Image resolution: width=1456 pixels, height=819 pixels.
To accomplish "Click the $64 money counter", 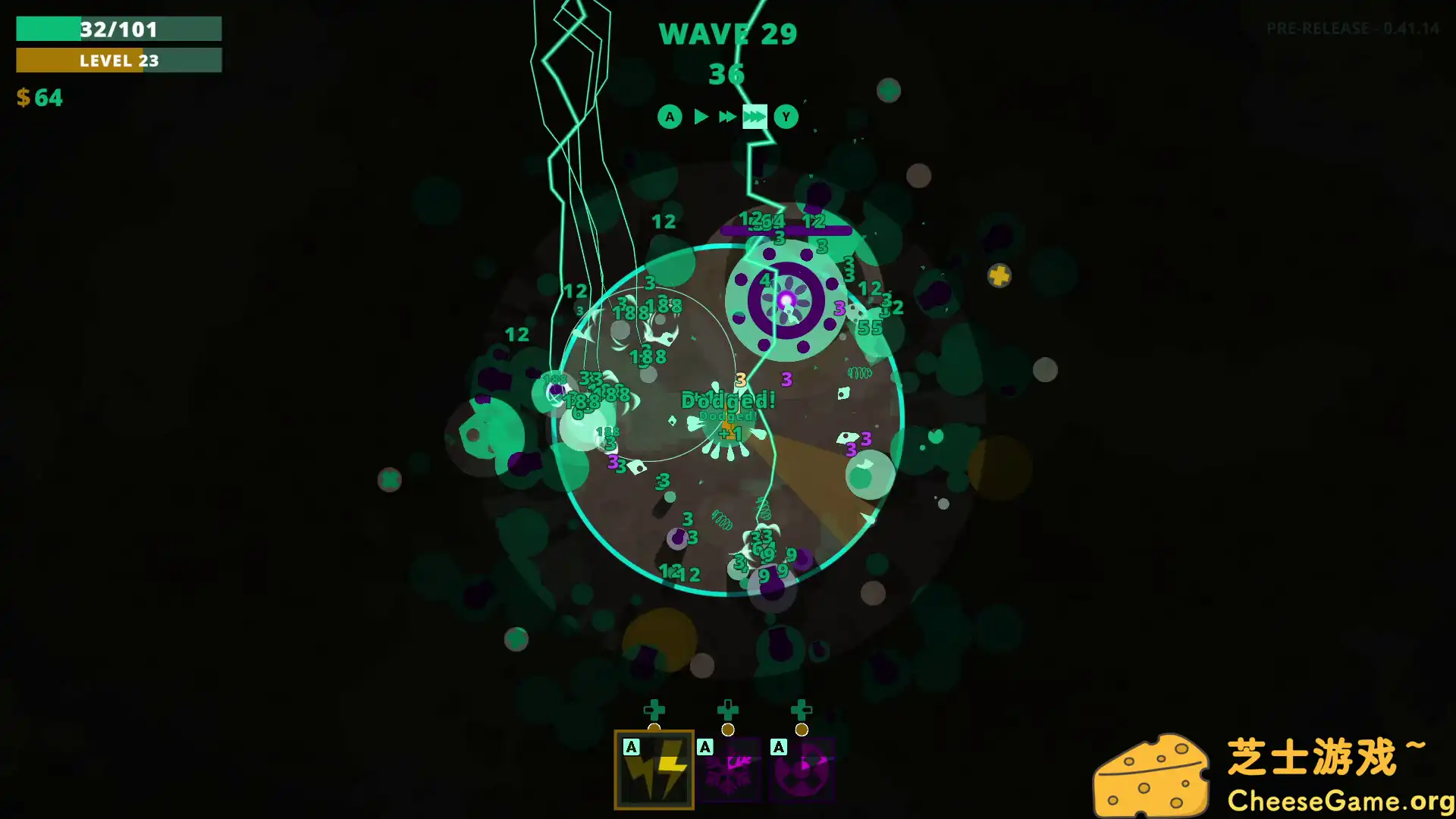I will [39, 98].
